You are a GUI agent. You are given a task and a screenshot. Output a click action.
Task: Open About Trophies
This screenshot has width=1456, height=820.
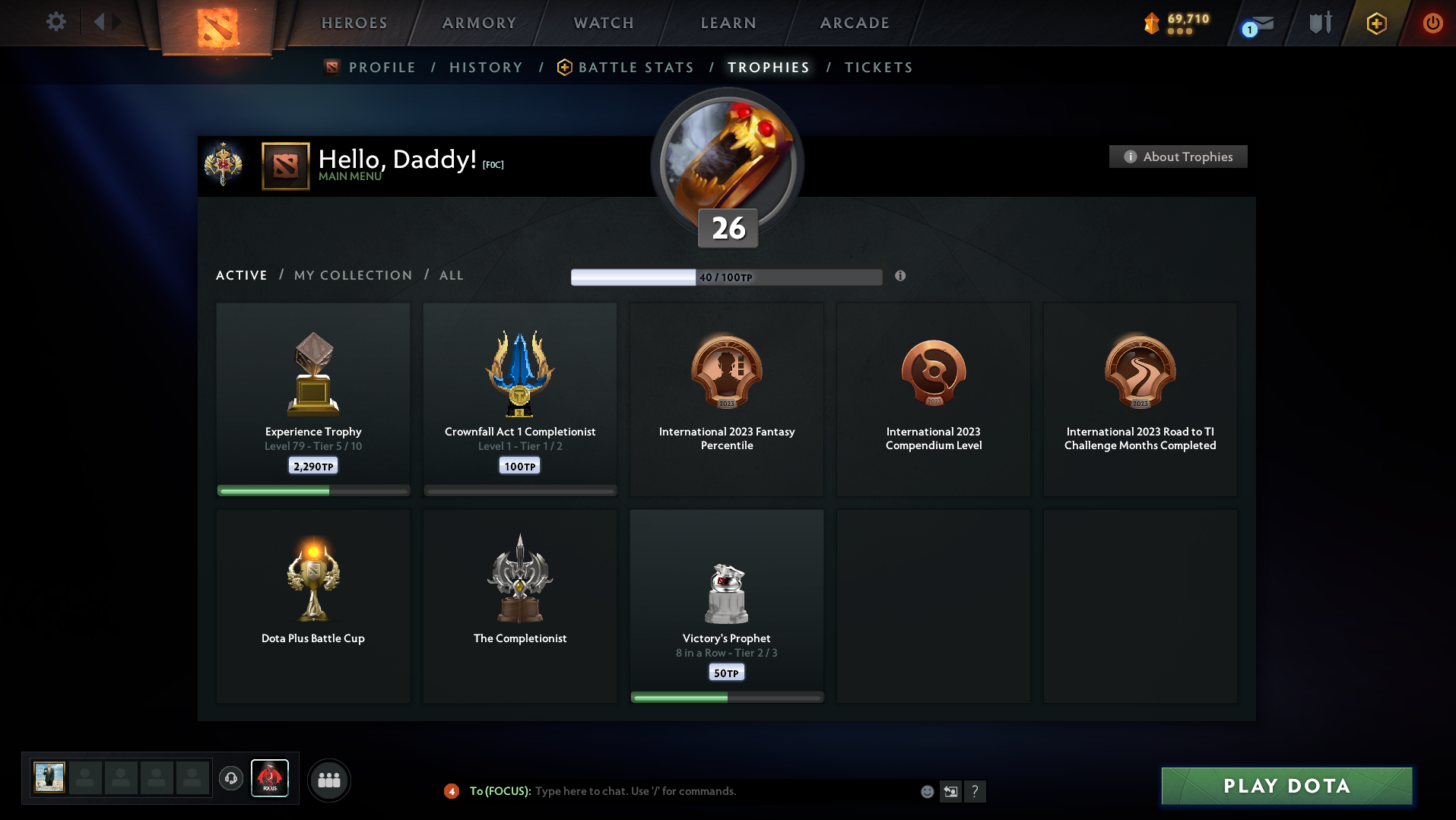[1177, 157]
